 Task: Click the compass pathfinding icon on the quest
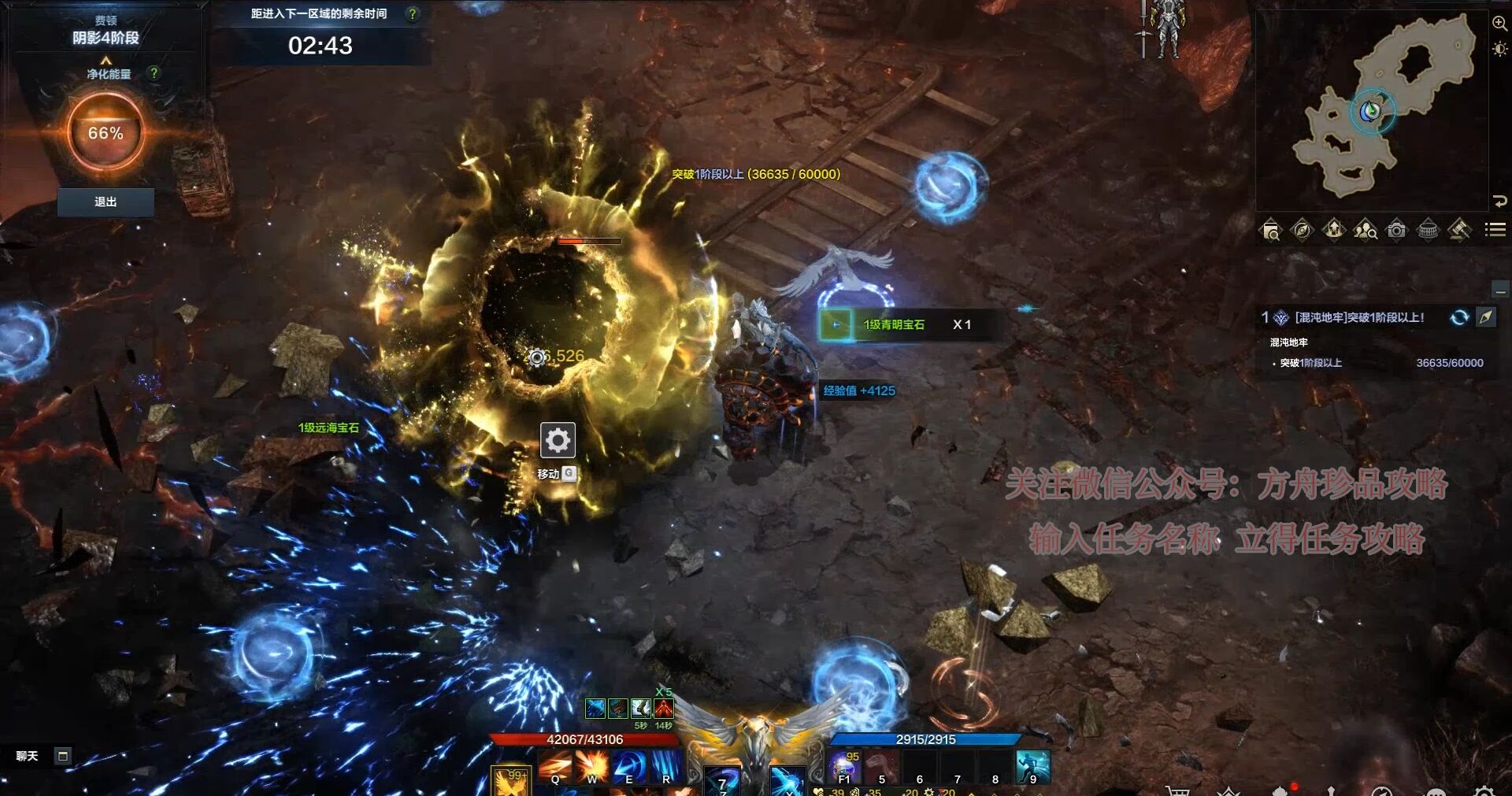tap(1486, 317)
